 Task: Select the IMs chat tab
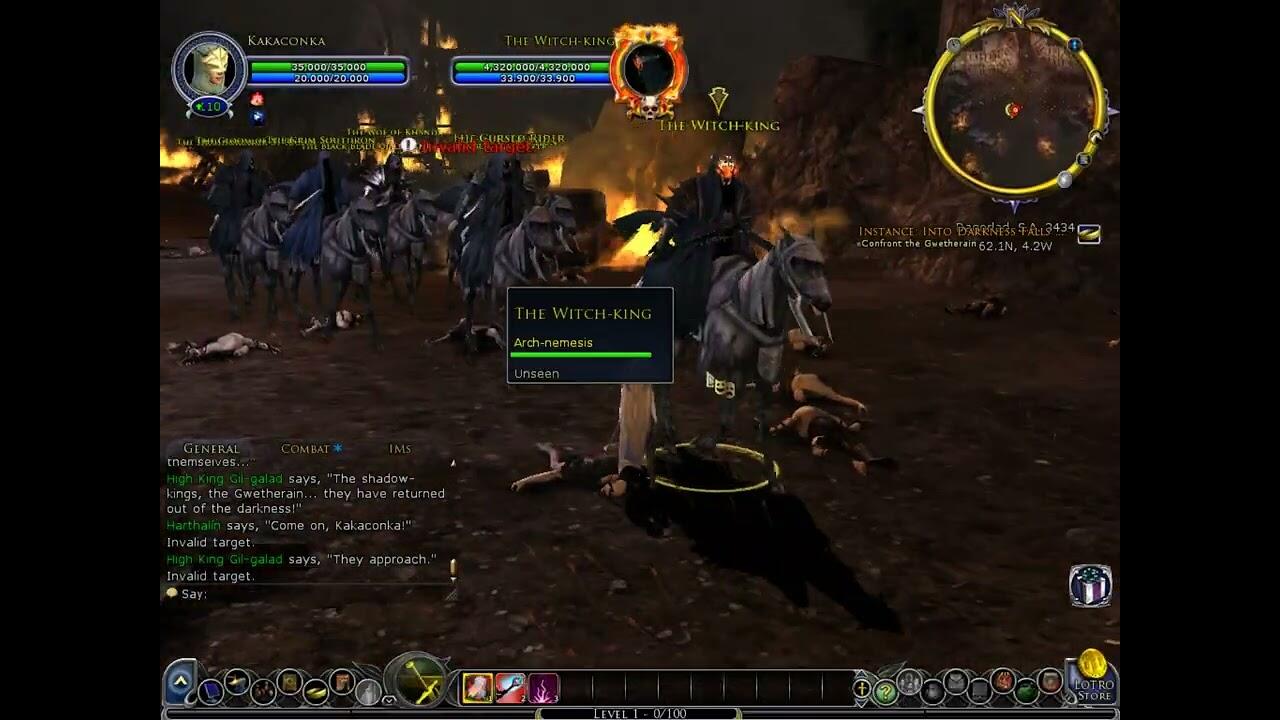(x=400, y=449)
